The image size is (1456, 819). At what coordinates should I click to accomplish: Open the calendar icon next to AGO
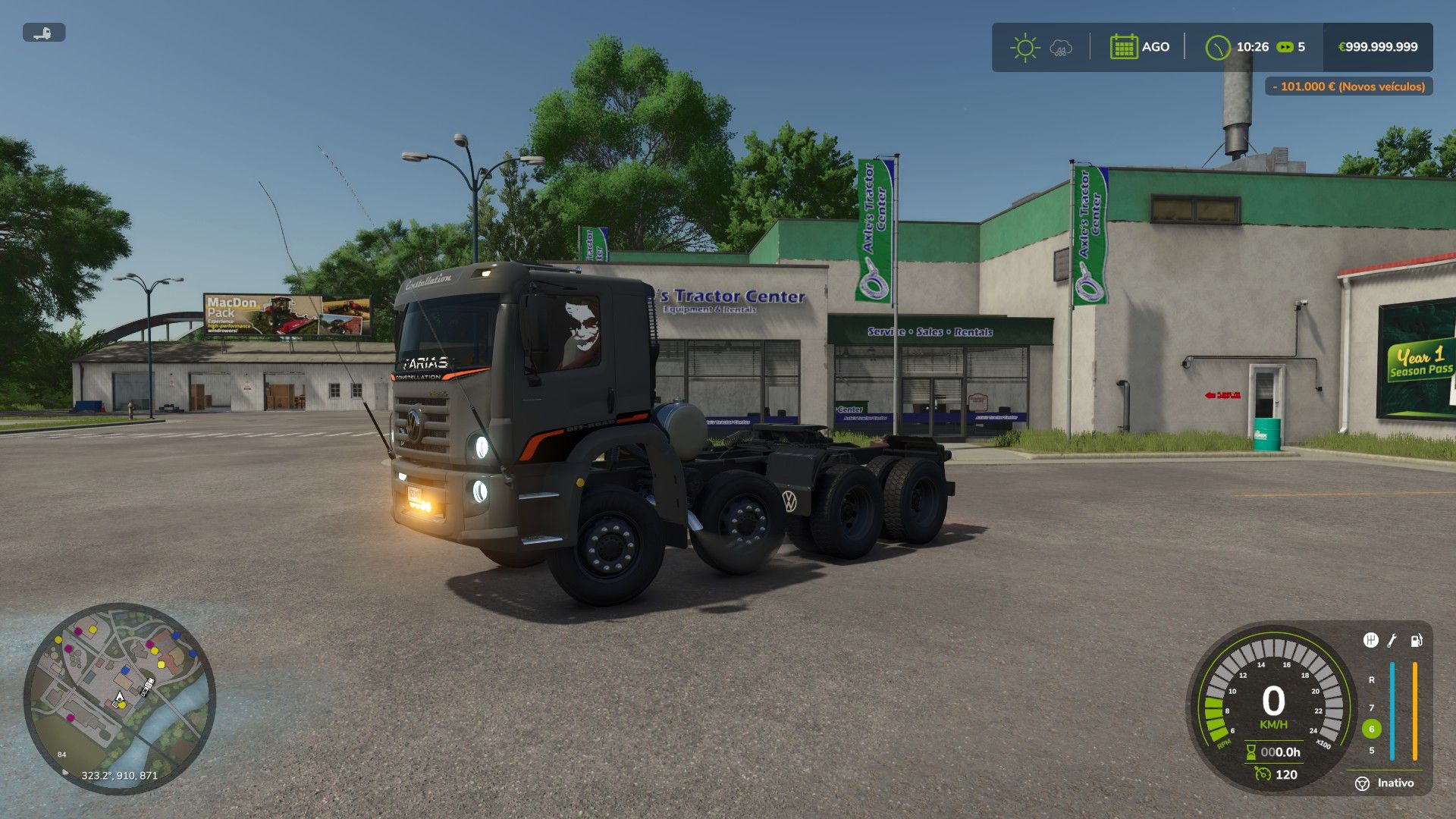(x=1123, y=47)
